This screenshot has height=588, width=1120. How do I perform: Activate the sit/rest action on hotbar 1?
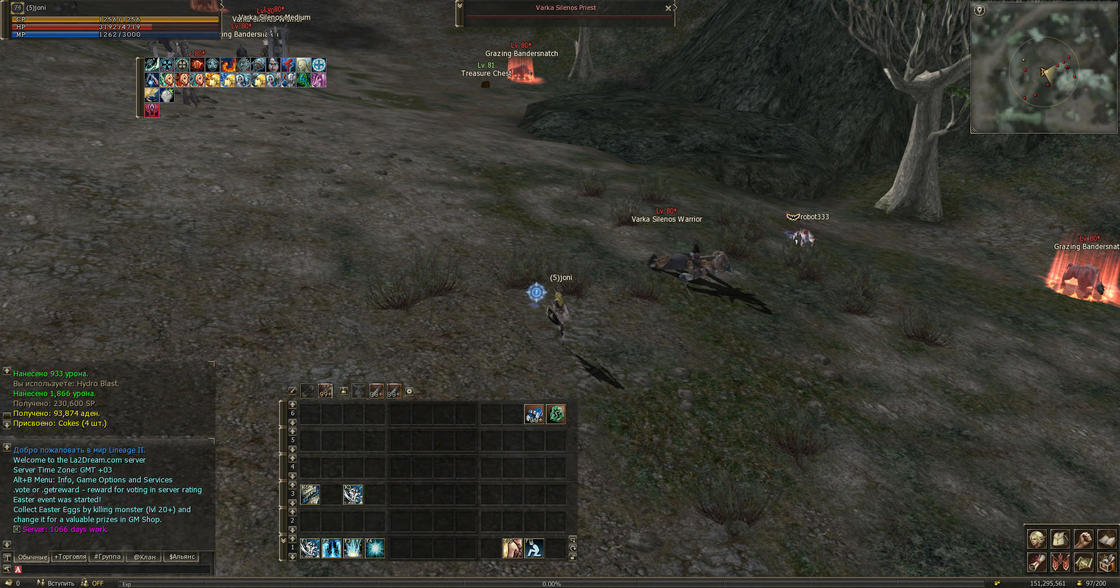tap(535, 548)
